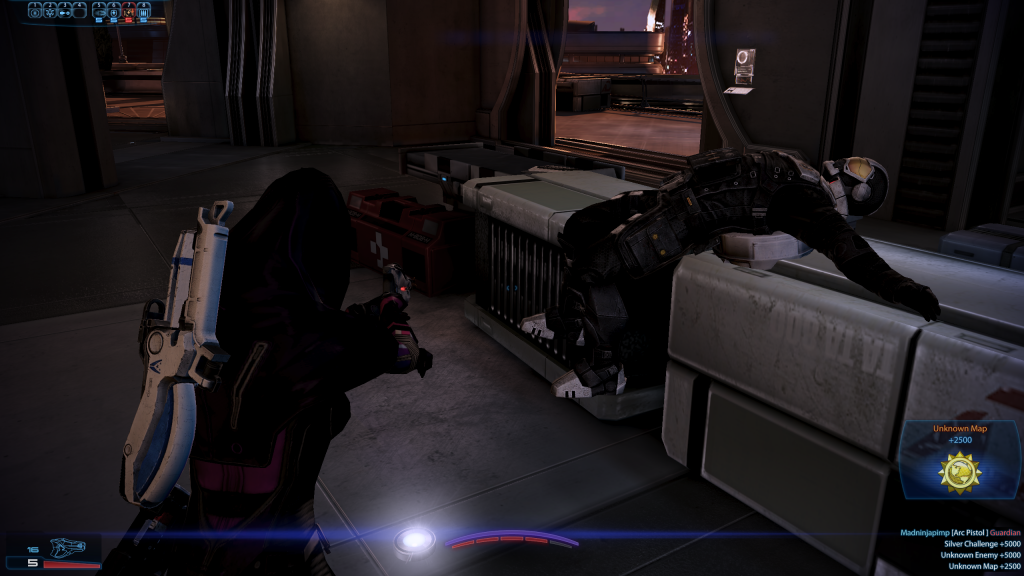Use the burst power in slot 2
Viewport: 1024px width, 576px height.
(50, 11)
